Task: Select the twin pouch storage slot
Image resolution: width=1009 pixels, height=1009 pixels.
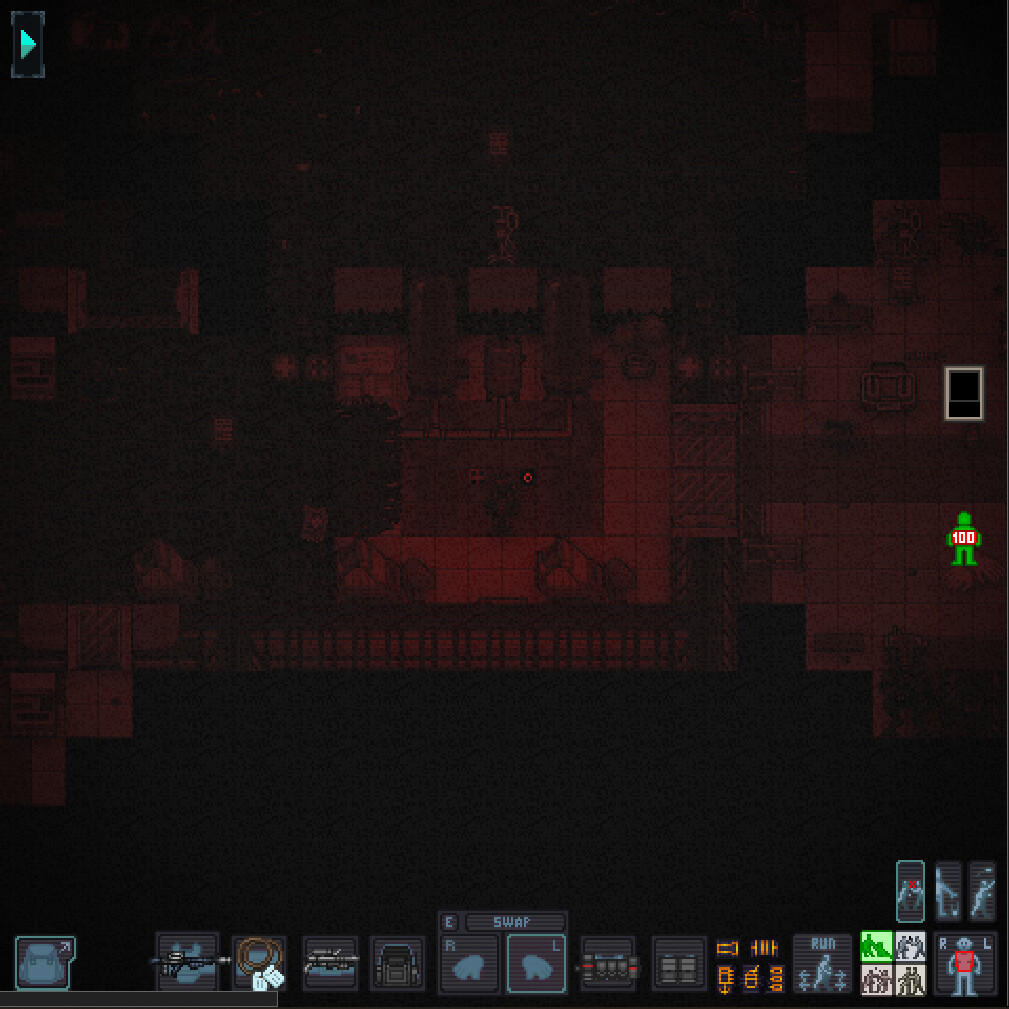Action: click(x=678, y=965)
